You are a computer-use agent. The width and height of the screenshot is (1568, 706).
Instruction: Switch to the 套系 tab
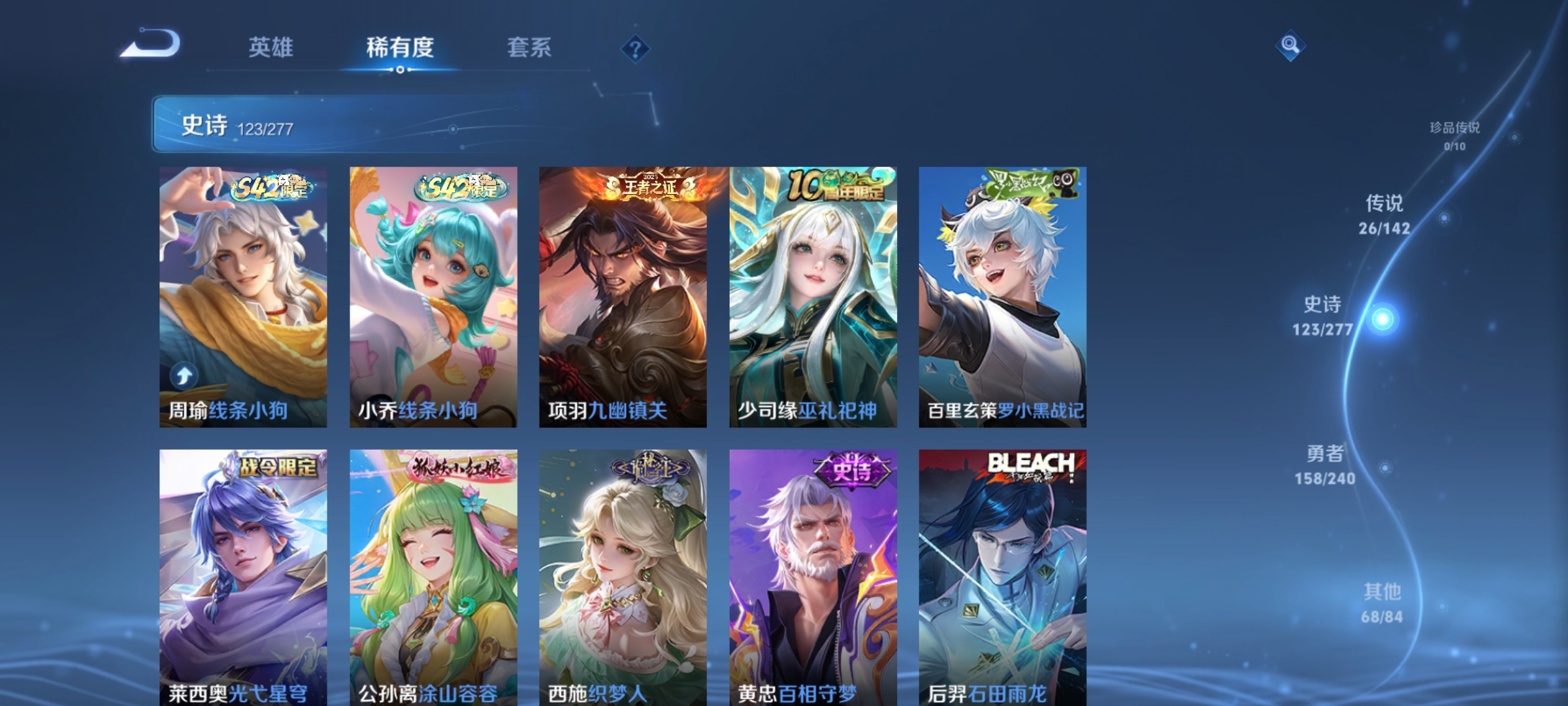[x=529, y=46]
